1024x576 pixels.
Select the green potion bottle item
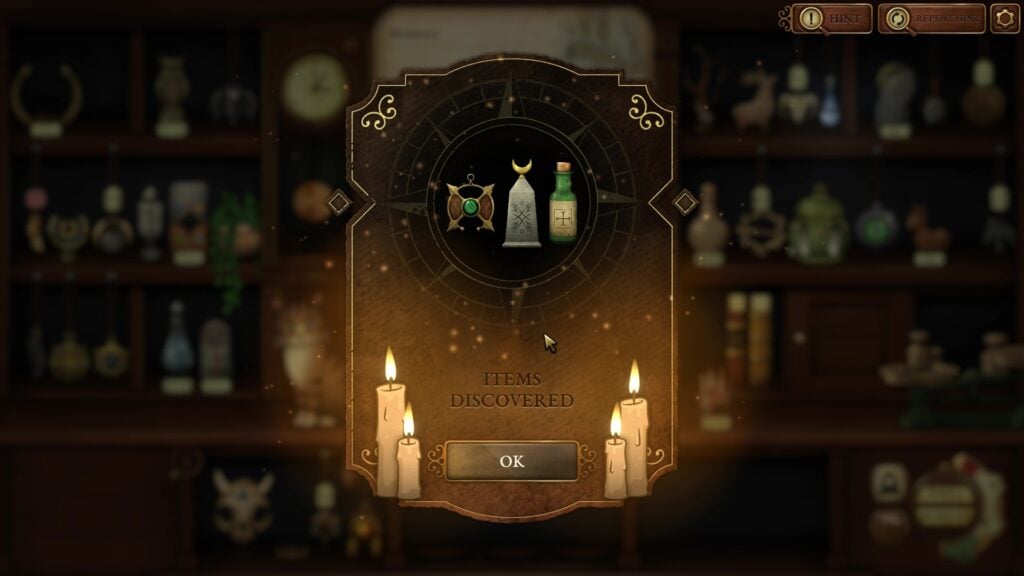click(x=565, y=204)
